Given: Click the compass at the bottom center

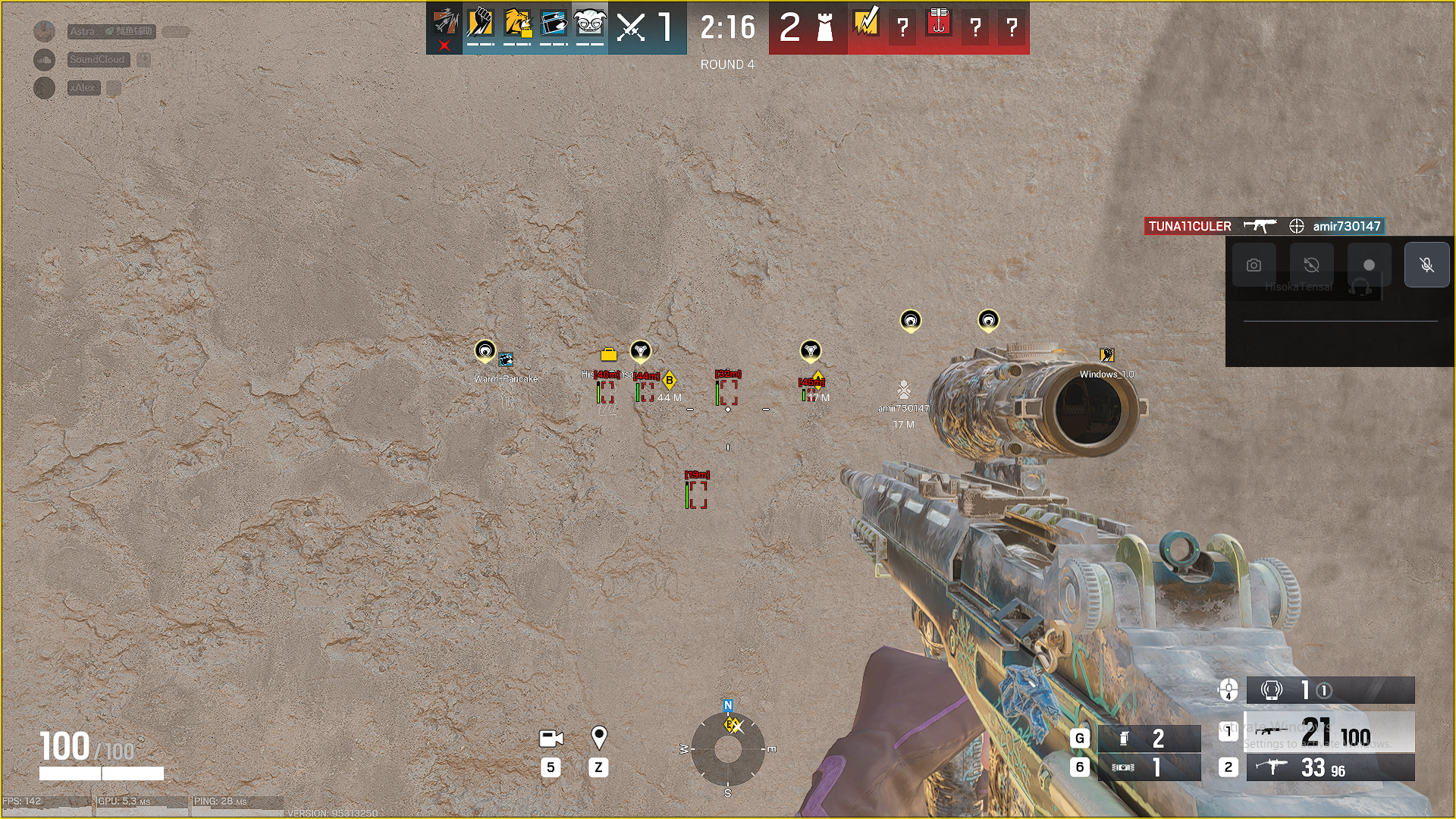Looking at the screenshot, I should tap(728, 749).
